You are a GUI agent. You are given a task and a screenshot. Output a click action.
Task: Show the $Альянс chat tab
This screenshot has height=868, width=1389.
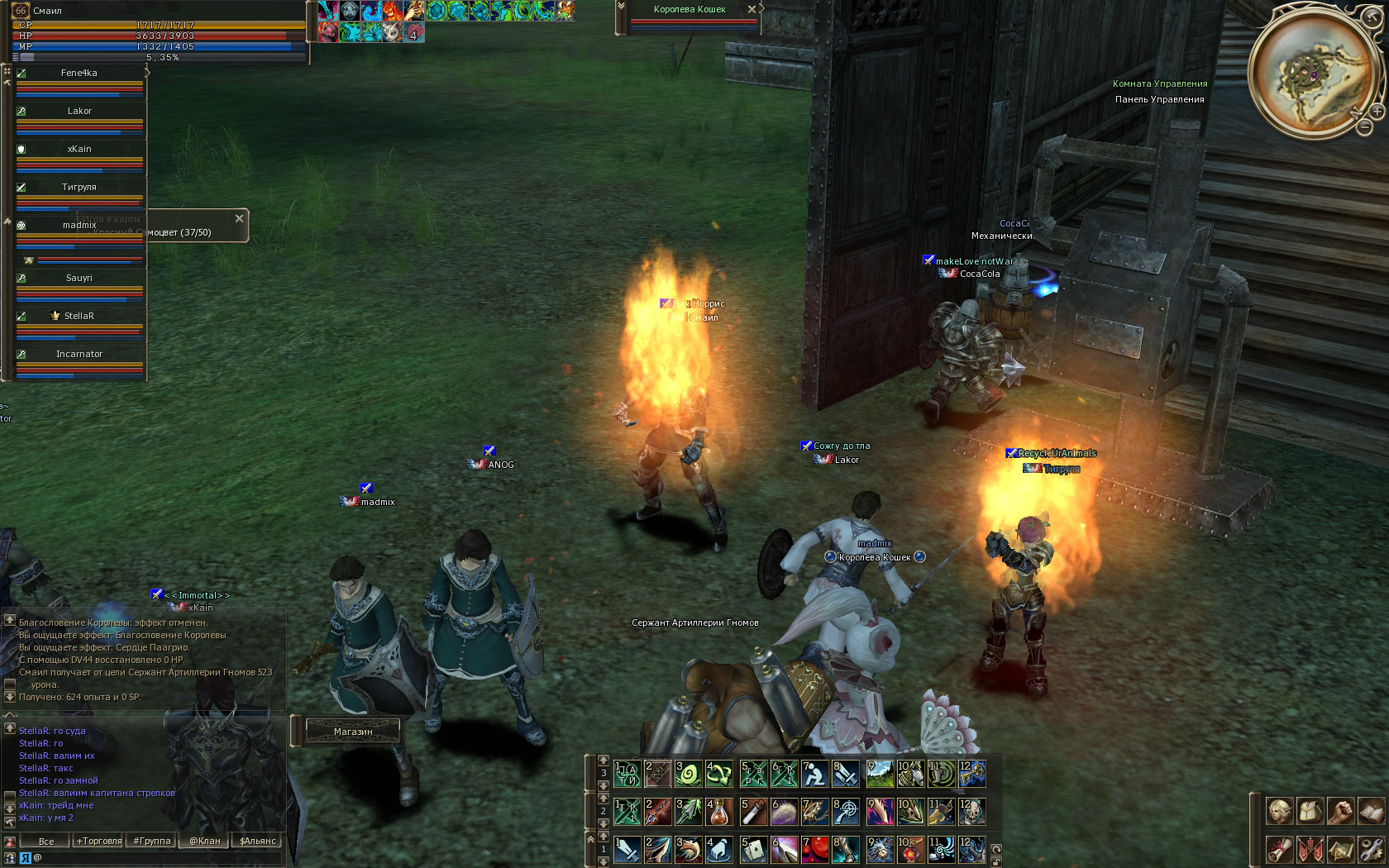(257, 841)
